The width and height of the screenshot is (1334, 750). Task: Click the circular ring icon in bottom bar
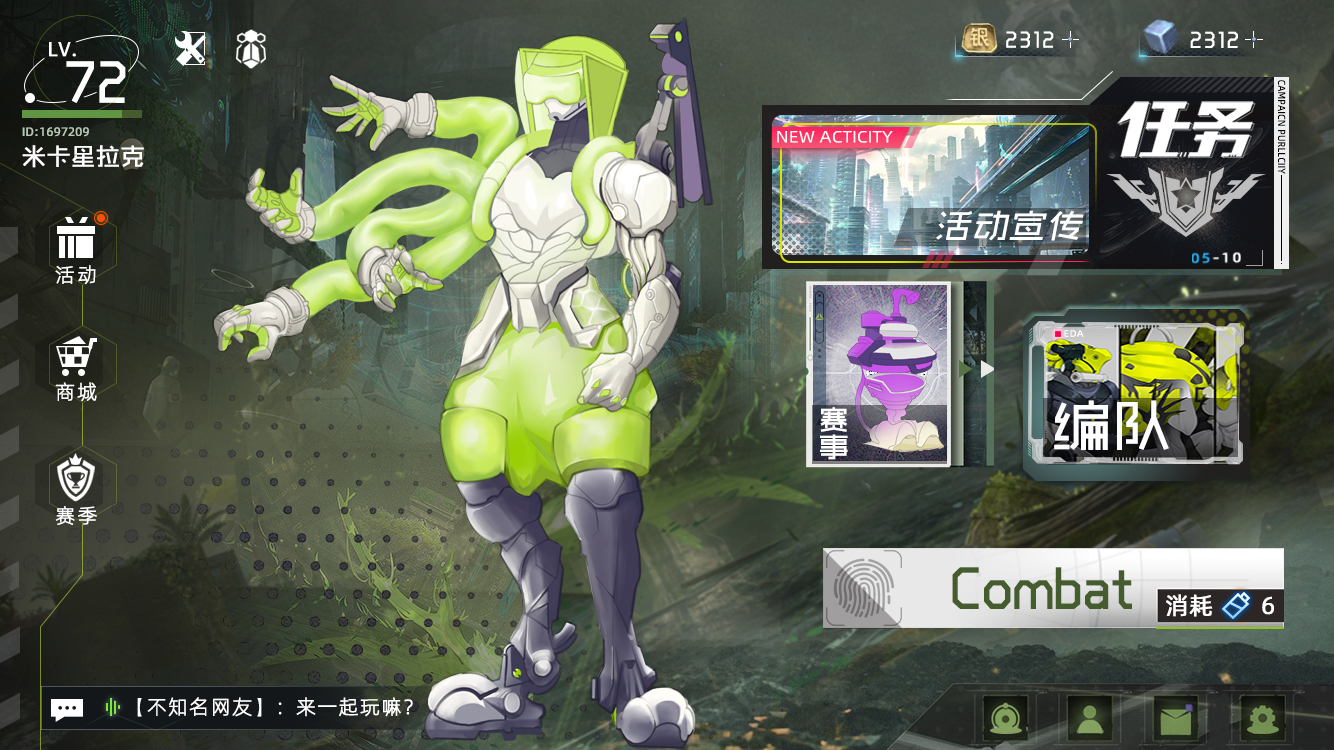point(1004,716)
